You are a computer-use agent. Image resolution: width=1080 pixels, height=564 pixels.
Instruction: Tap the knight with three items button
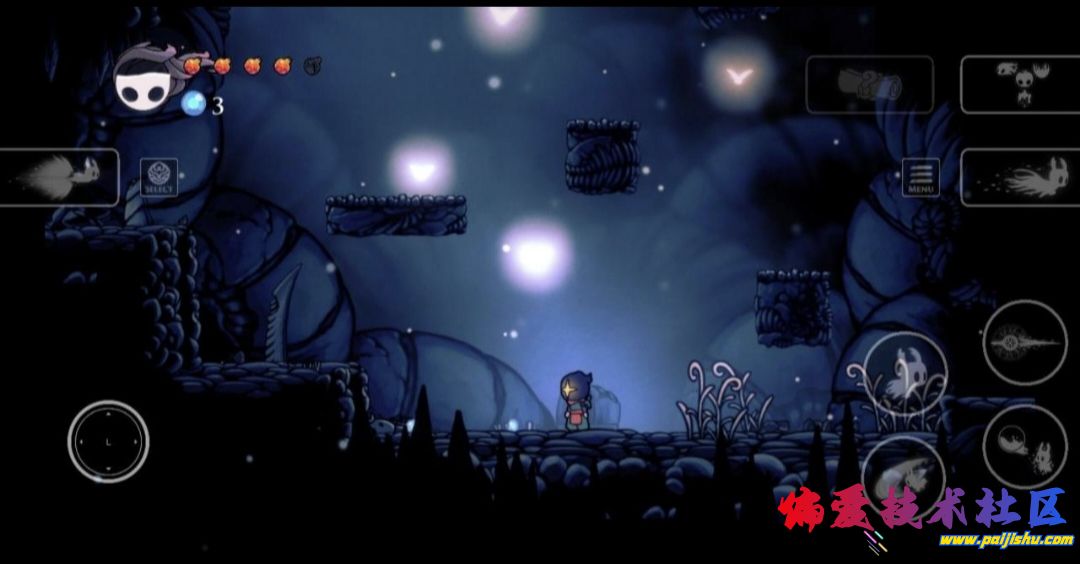[1019, 84]
